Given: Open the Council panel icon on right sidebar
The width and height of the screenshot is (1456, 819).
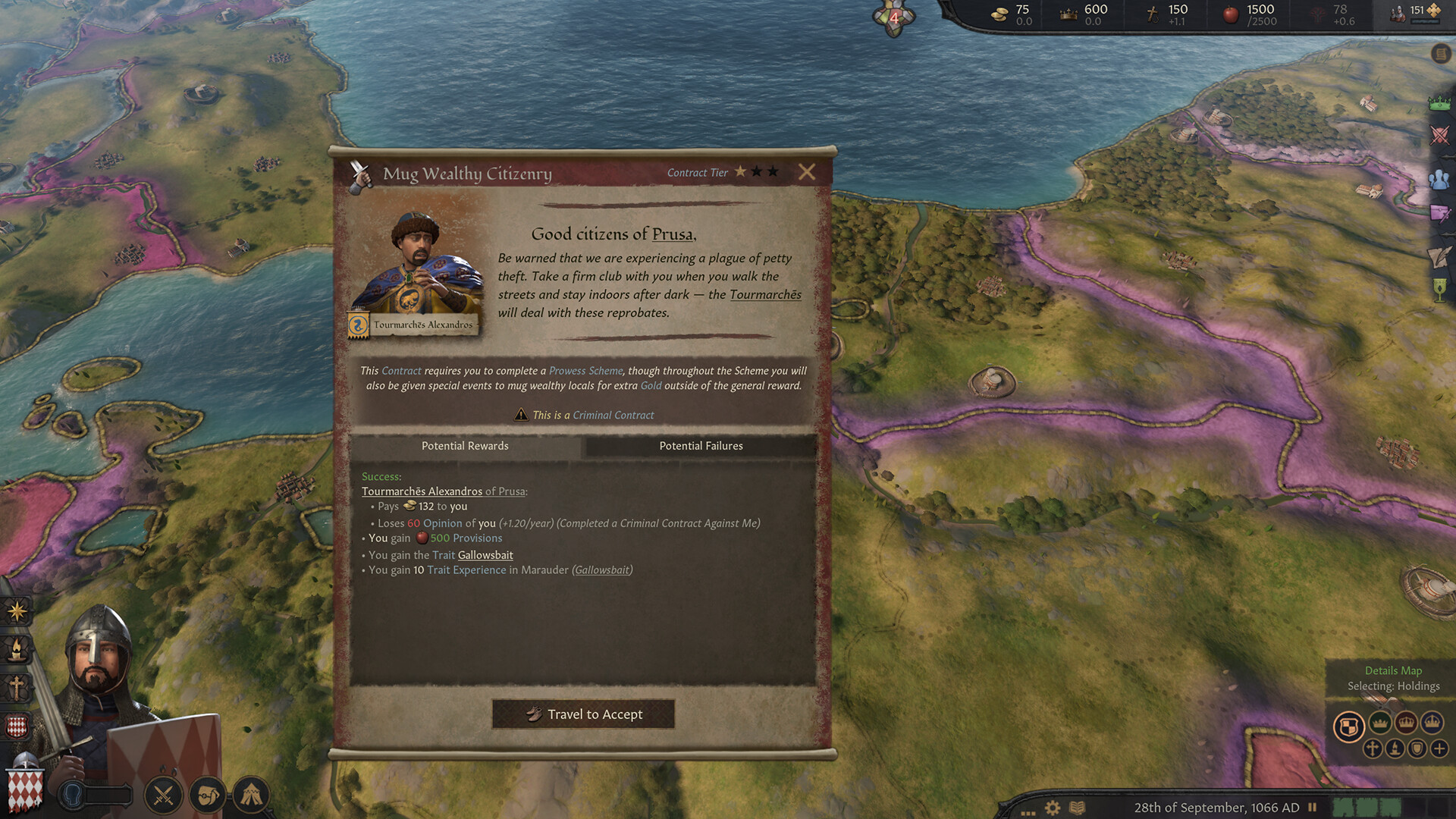Looking at the screenshot, I should [x=1439, y=178].
